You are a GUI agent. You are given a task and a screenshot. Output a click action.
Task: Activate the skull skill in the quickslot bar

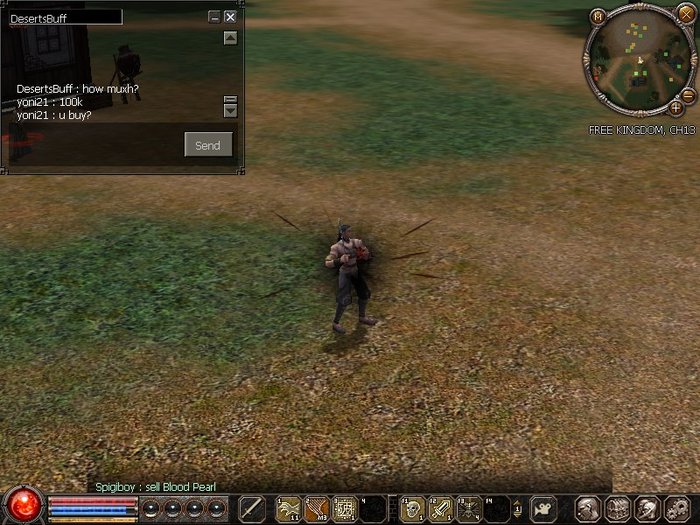pos(411,508)
